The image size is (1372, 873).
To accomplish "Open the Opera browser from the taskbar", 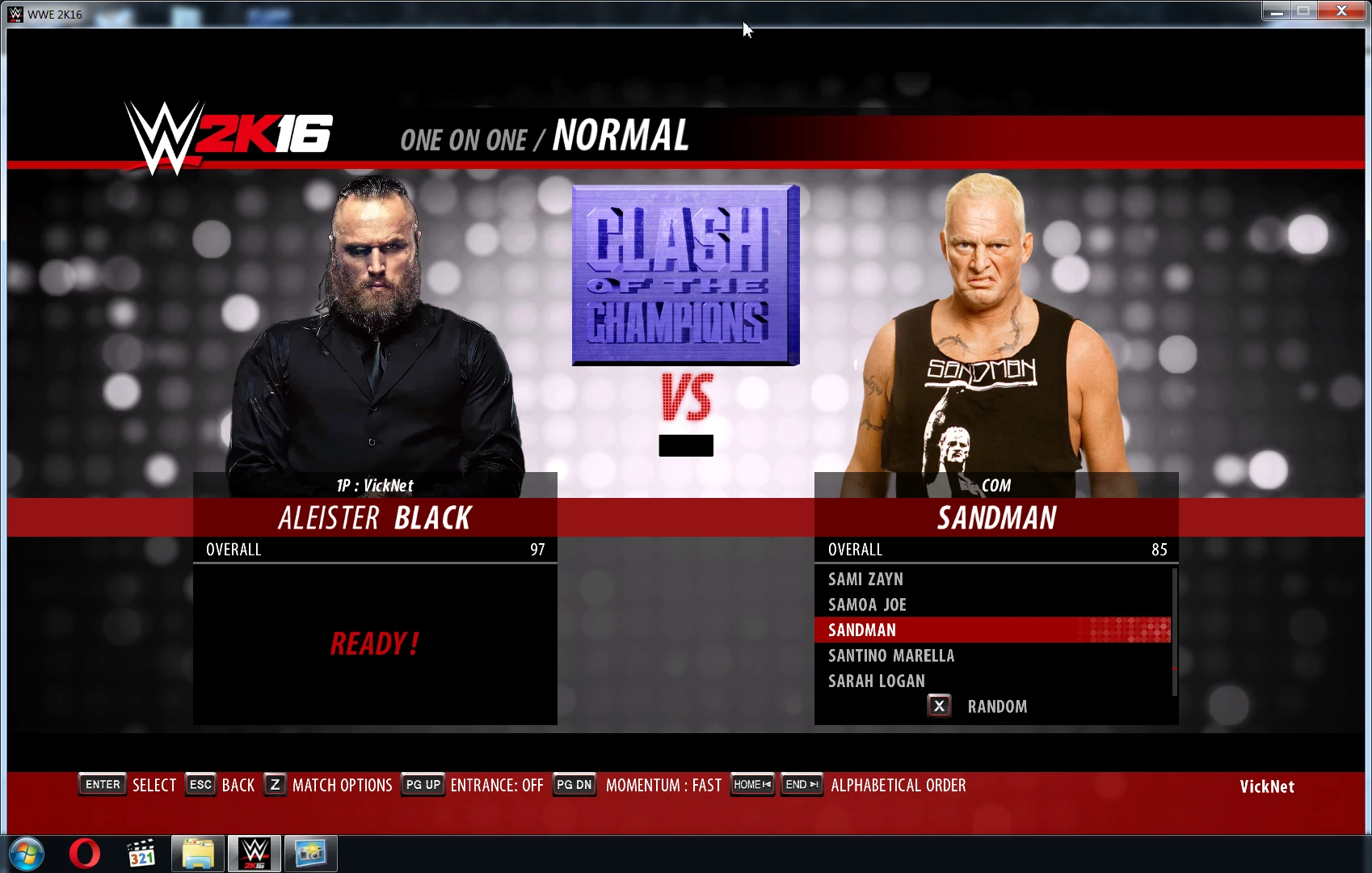I will point(85,853).
